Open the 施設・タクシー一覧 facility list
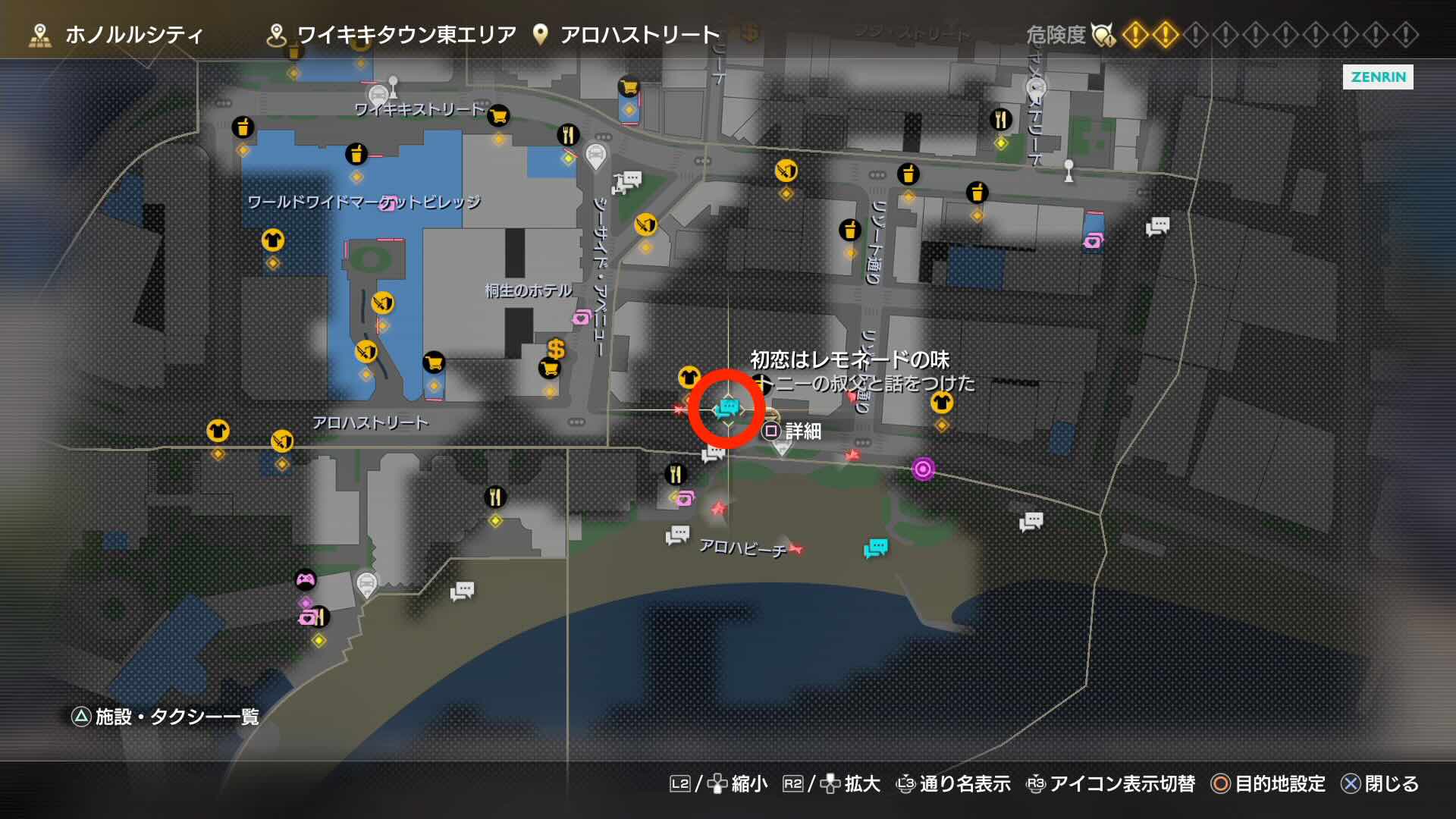 [x=167, y=714]
